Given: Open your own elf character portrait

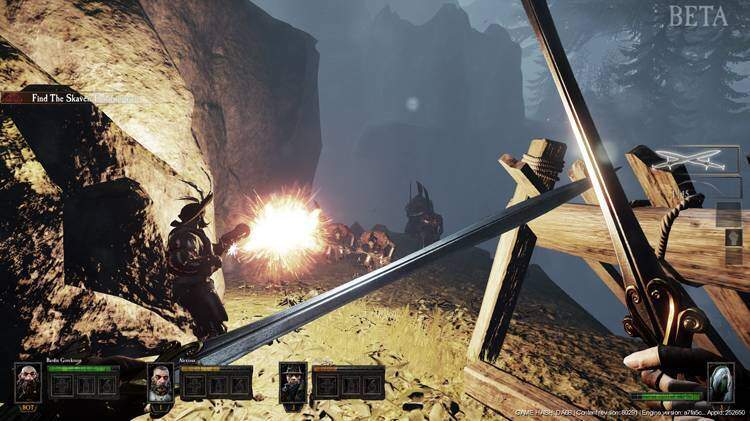Looking at the screenshot, I should coord(721,382).
